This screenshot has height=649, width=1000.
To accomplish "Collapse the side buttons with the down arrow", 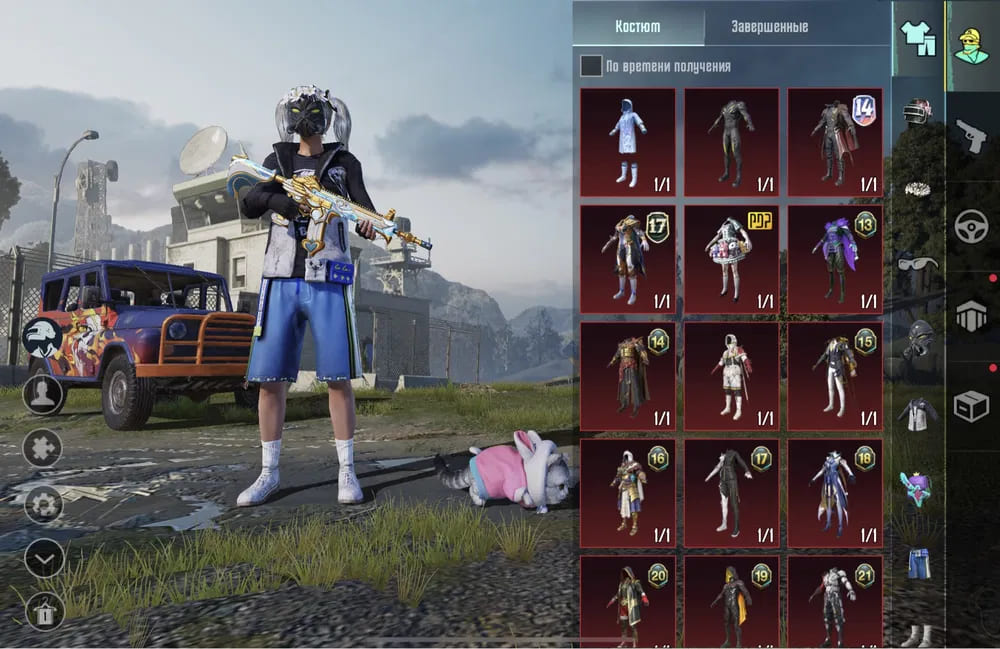I will tap(44, 558).
